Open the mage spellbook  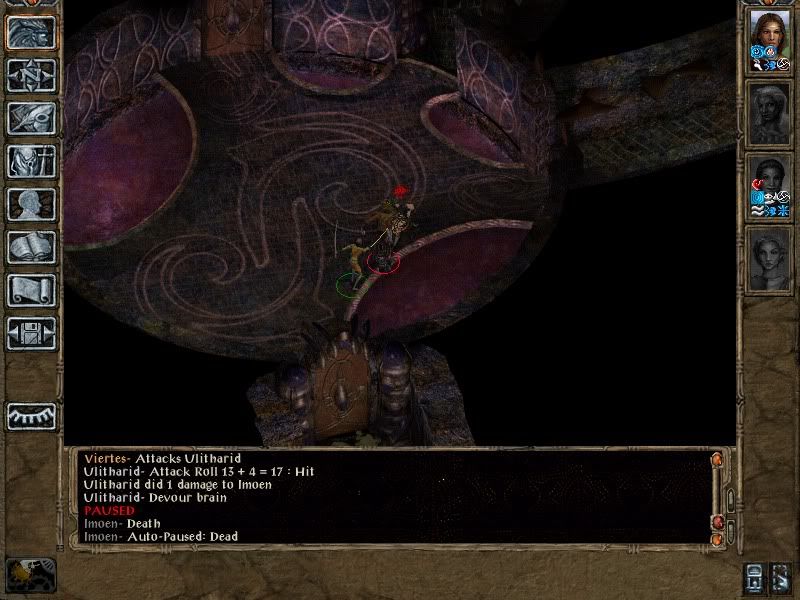pos(31,247)
